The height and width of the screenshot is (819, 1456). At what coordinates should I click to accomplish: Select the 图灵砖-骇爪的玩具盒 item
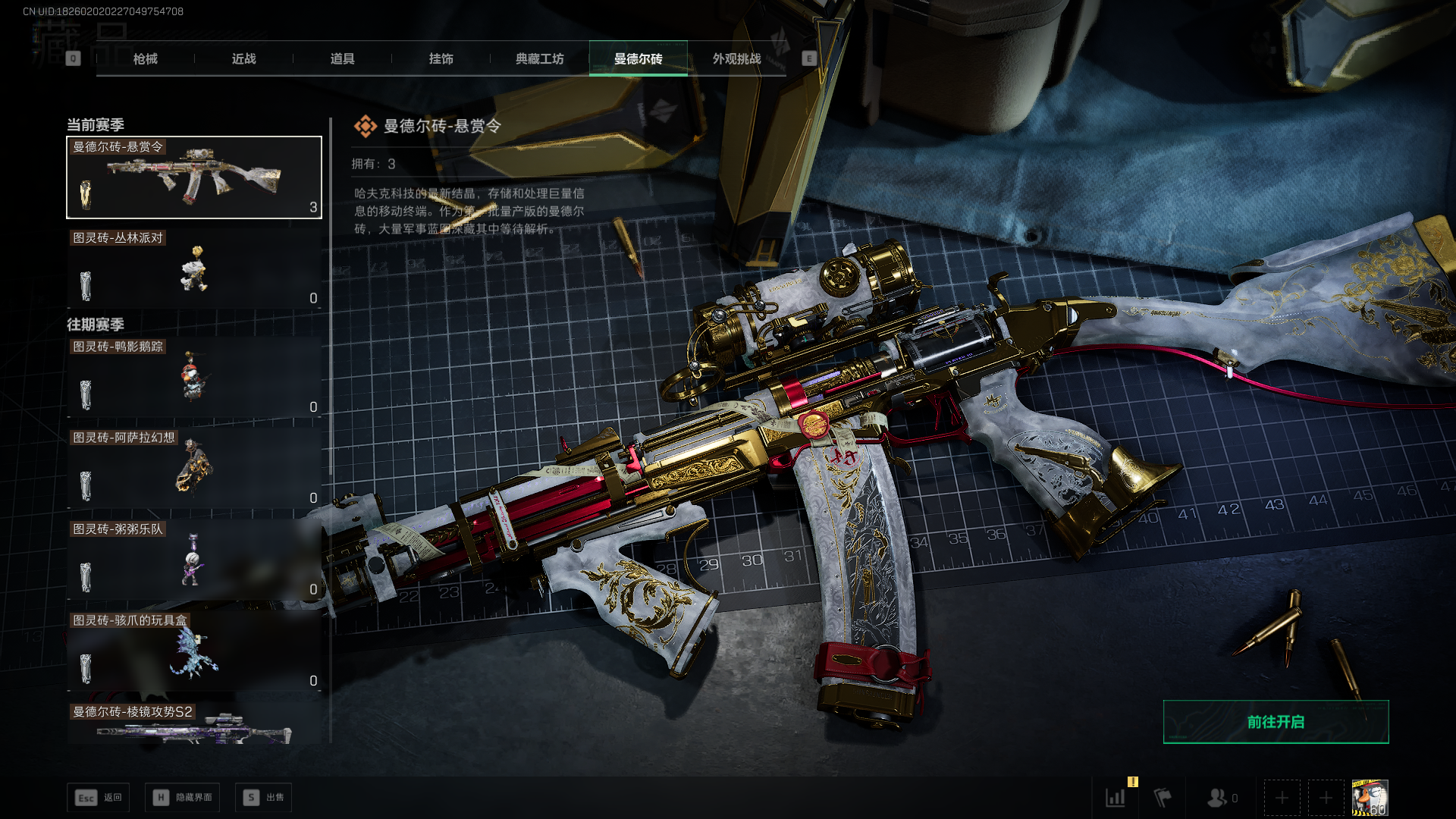point(194,651)
